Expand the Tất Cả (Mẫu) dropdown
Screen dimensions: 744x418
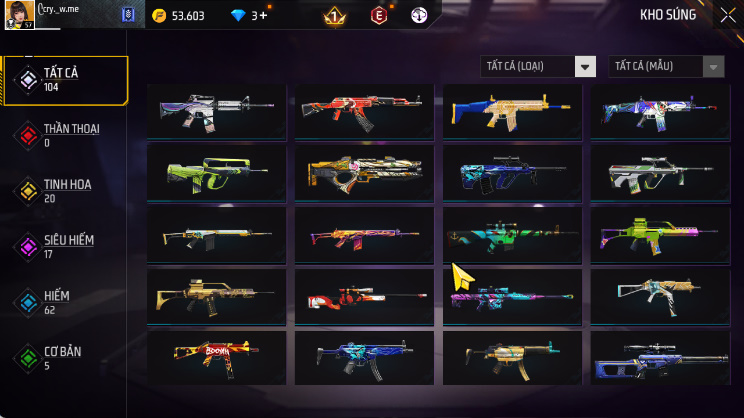click(666, 67)
